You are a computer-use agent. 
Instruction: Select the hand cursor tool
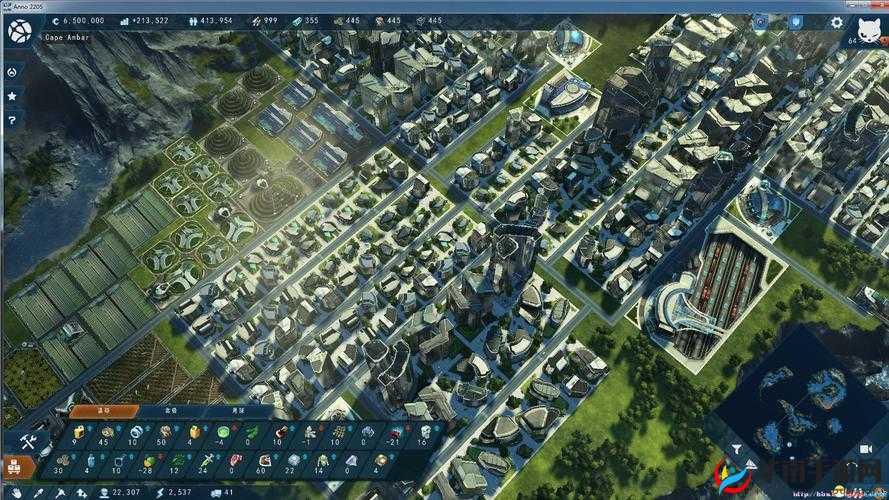[x=15, y=492]
